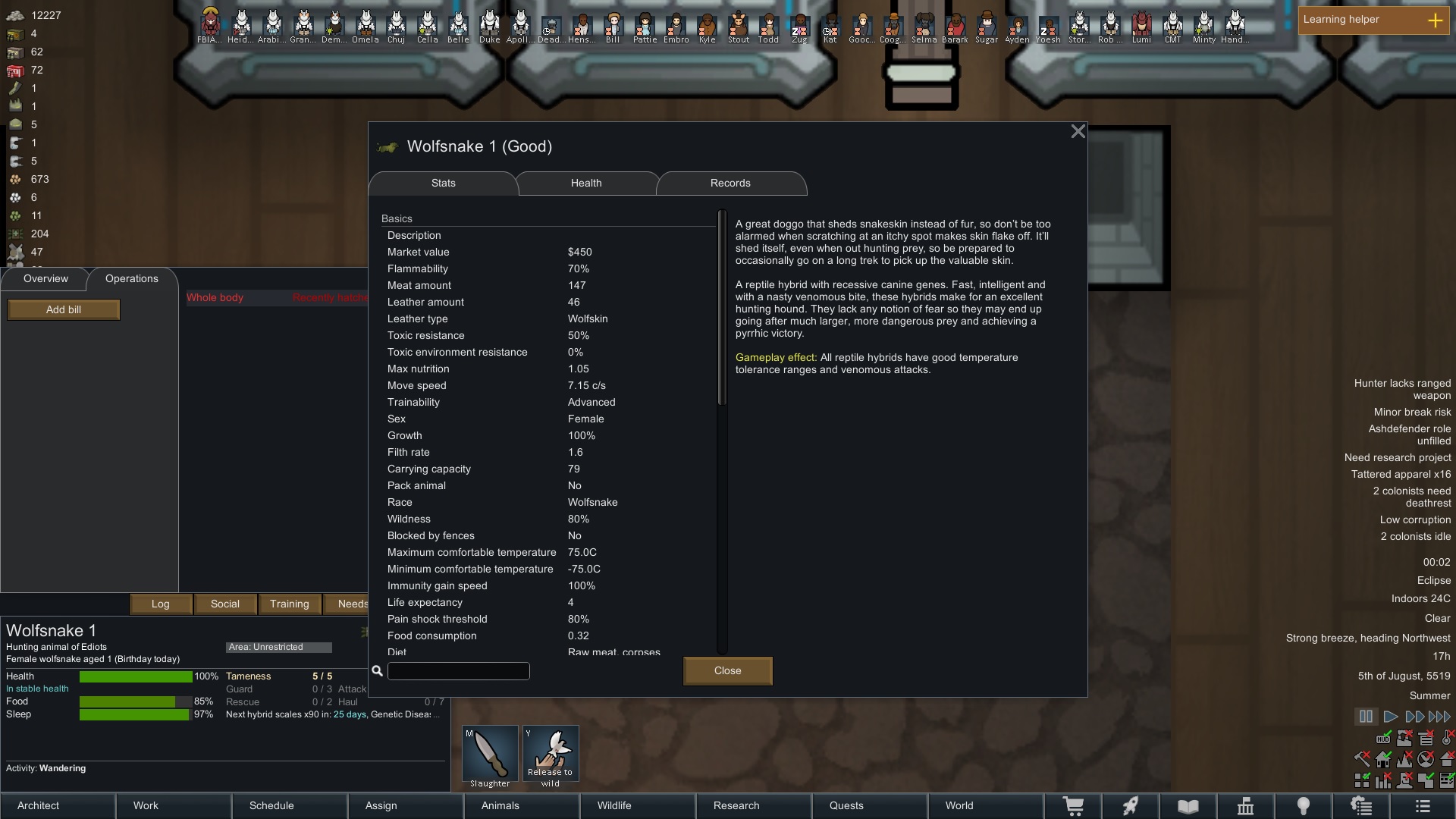Toggle the home area overlay

pos(1383,759)
